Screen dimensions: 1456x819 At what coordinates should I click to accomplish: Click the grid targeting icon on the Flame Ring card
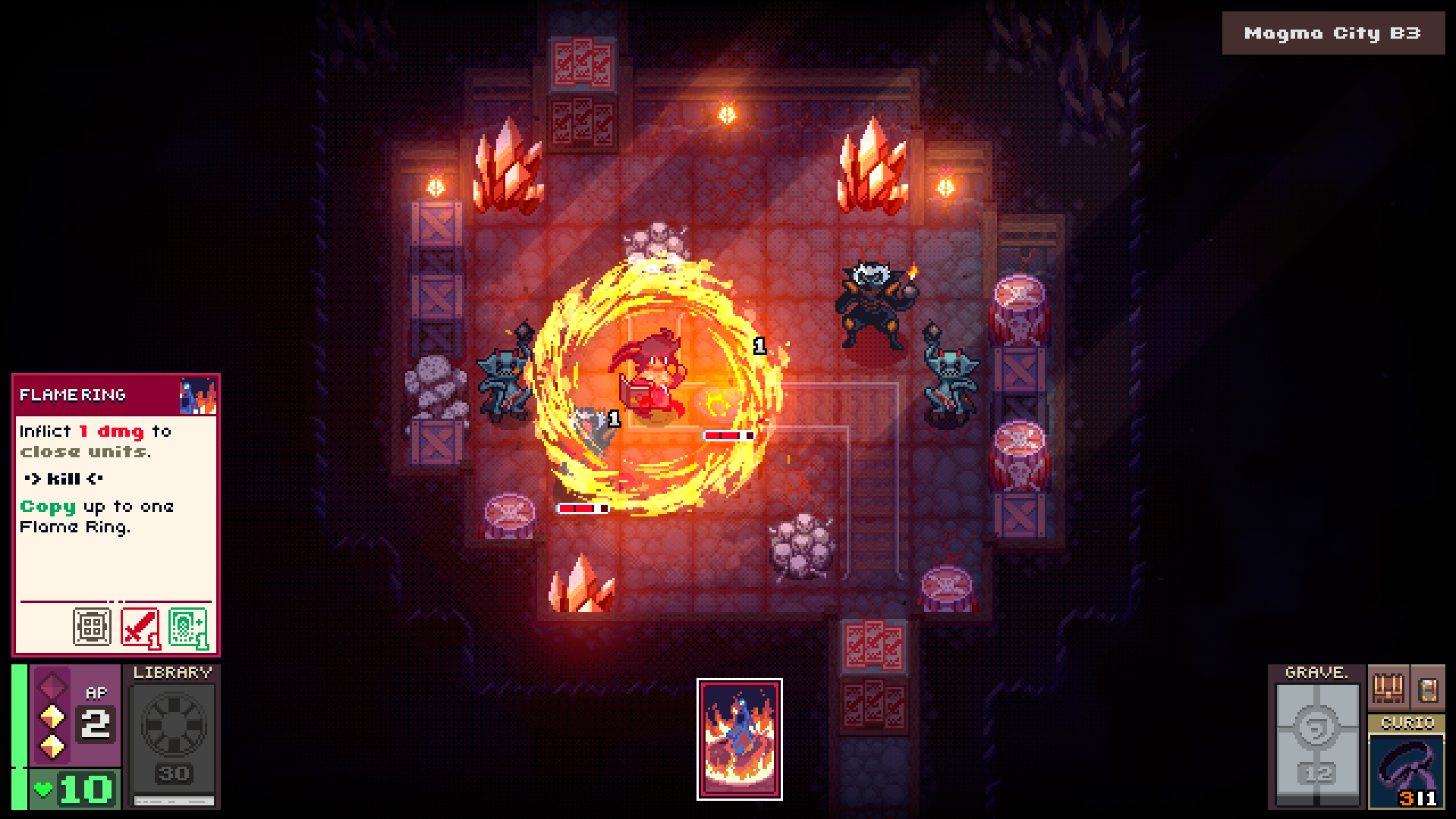[92, 626]
